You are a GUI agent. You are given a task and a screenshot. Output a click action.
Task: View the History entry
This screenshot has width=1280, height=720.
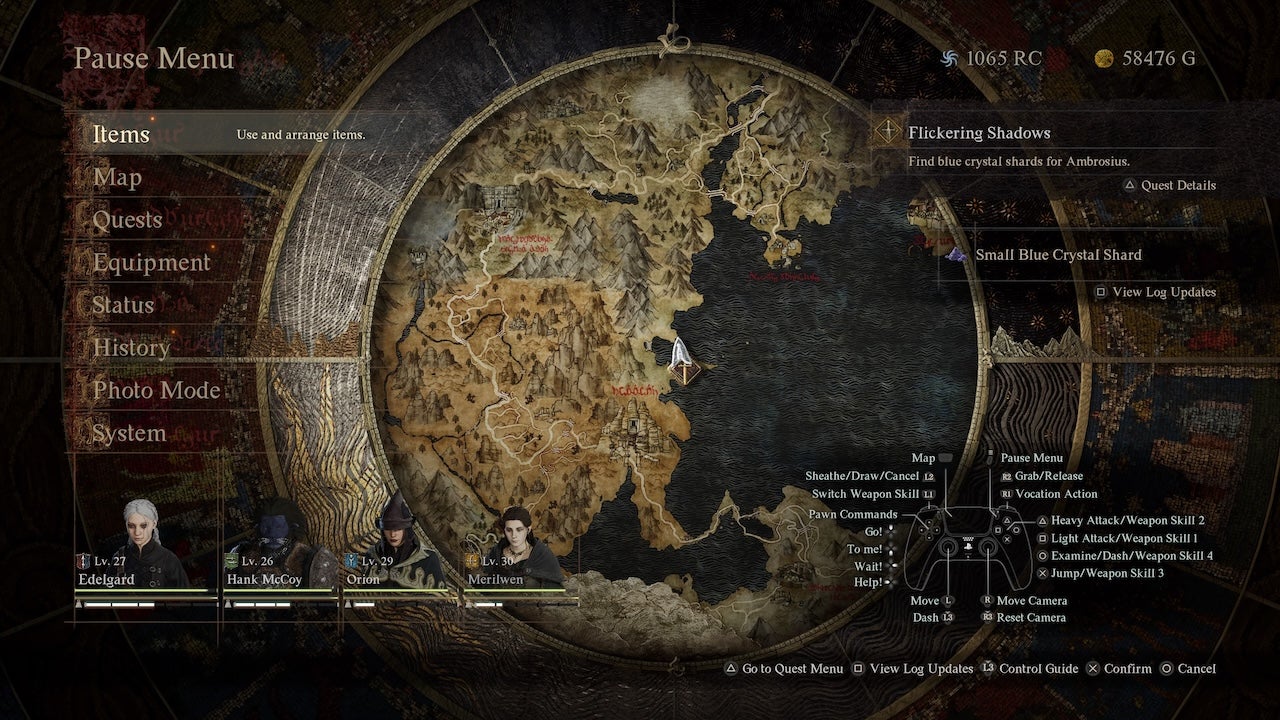(x=131, y=348)
